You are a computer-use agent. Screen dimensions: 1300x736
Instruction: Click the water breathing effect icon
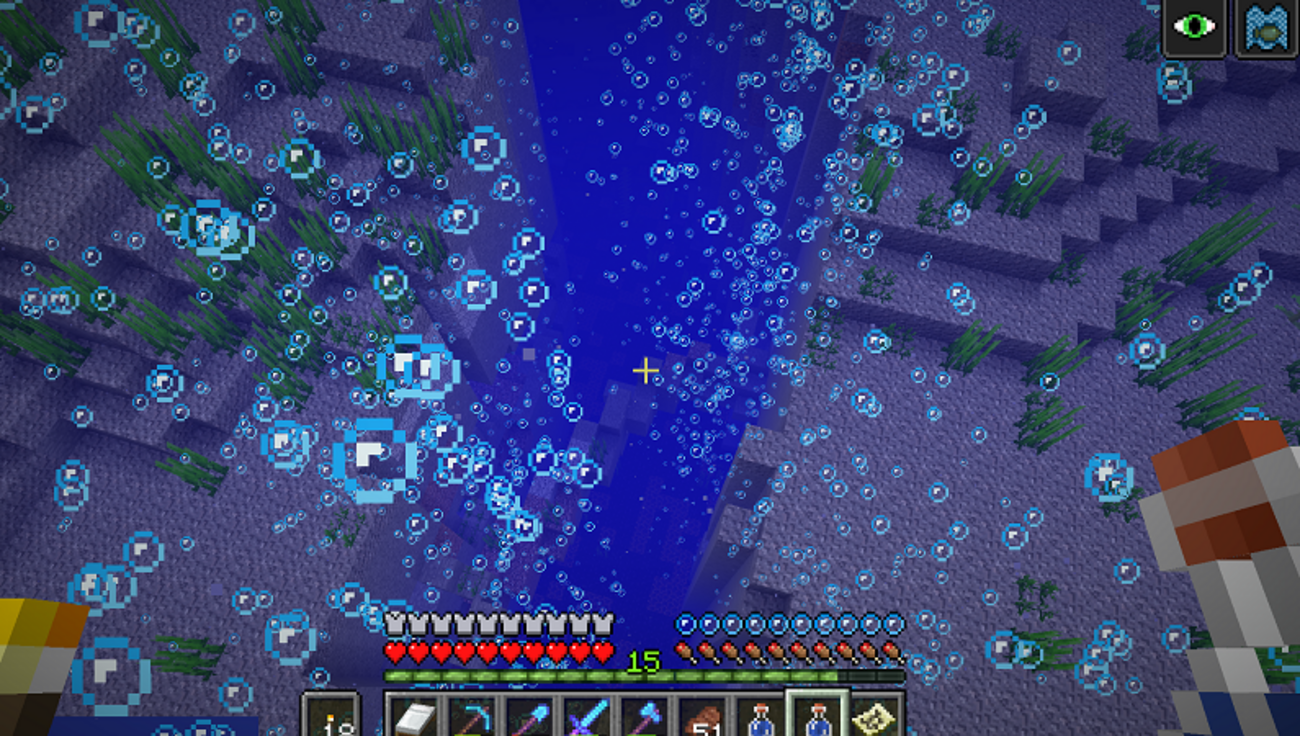pyautogui.click(x=1266, y=26)
